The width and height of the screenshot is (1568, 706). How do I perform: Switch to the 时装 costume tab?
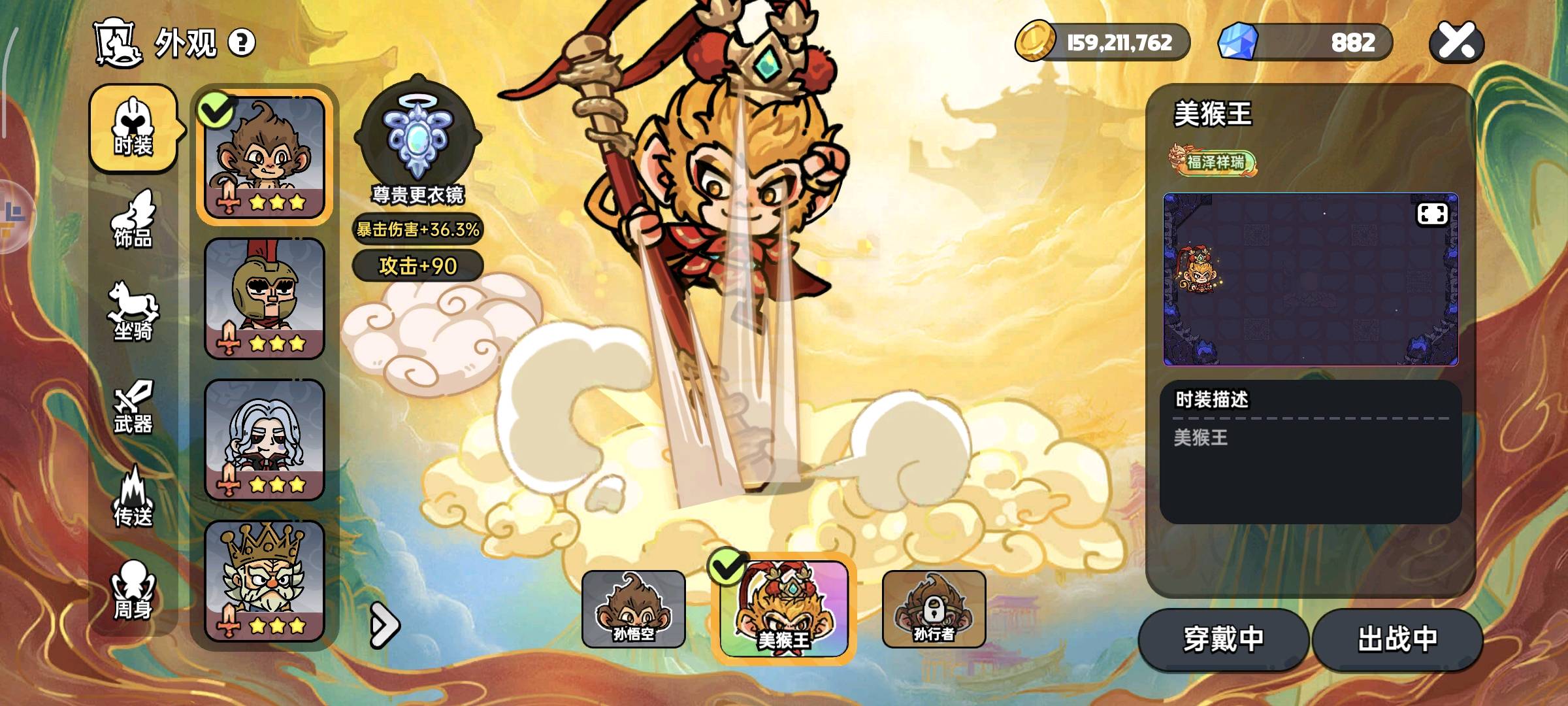(x=133, y=129)
